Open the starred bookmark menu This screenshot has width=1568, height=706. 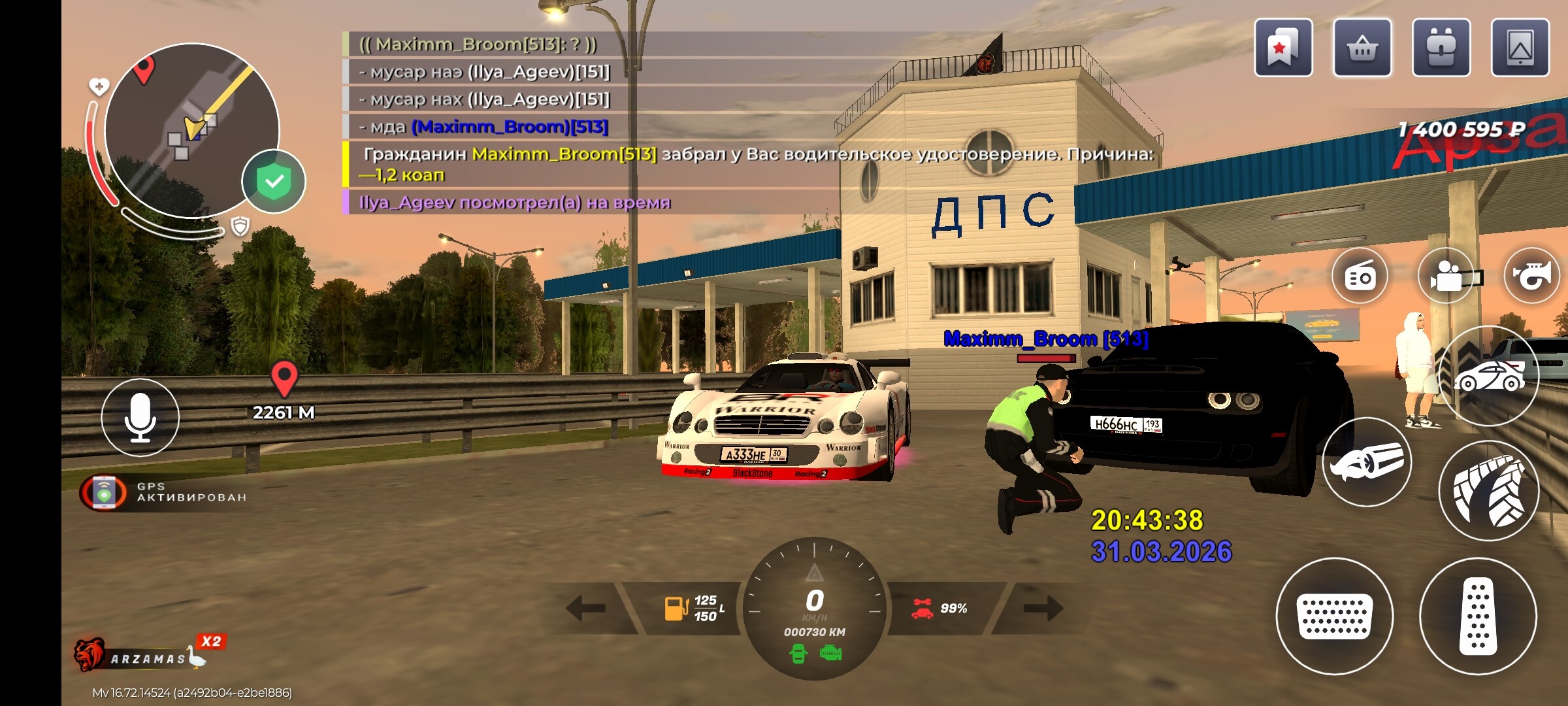click(x=1283, y=48)
